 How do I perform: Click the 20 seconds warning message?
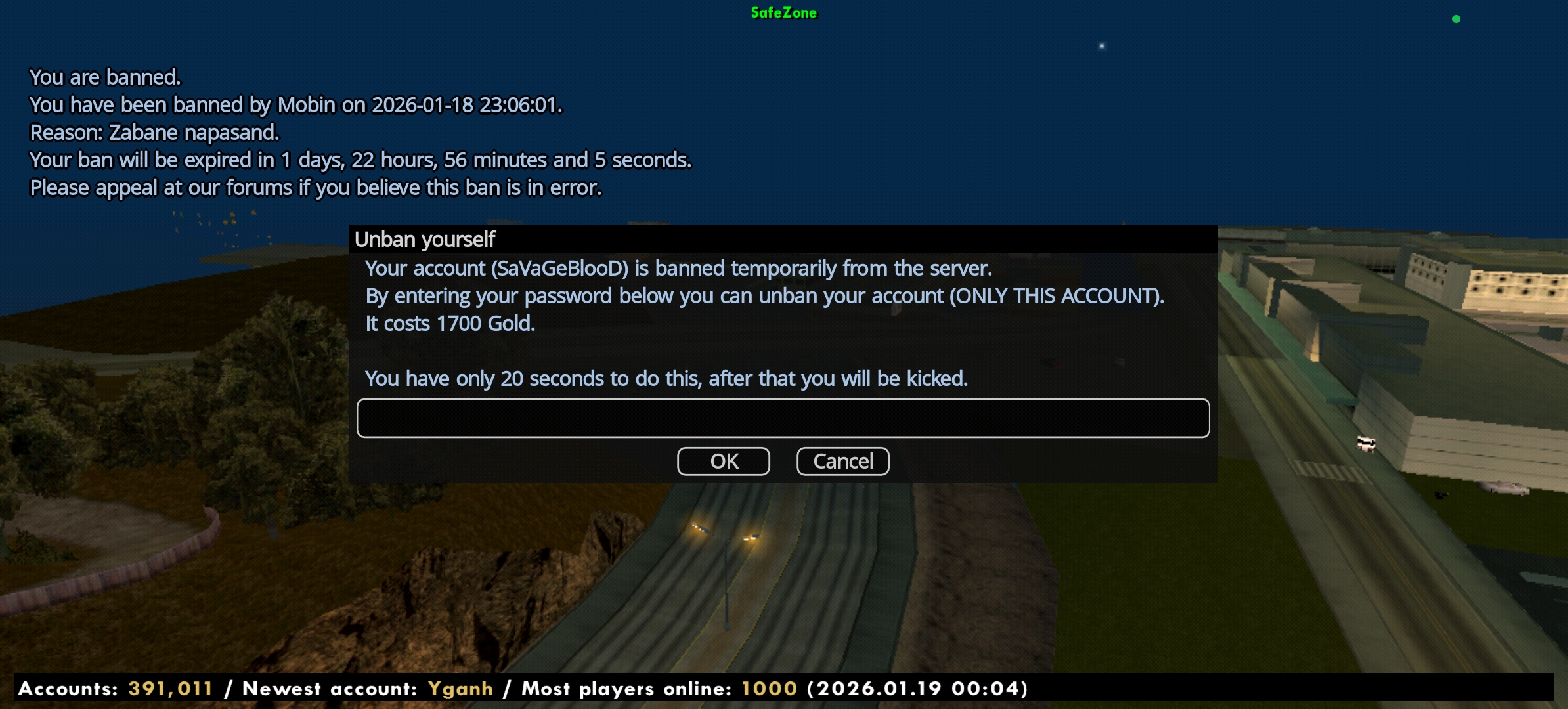pyautogui.click(x=666, y=378)
